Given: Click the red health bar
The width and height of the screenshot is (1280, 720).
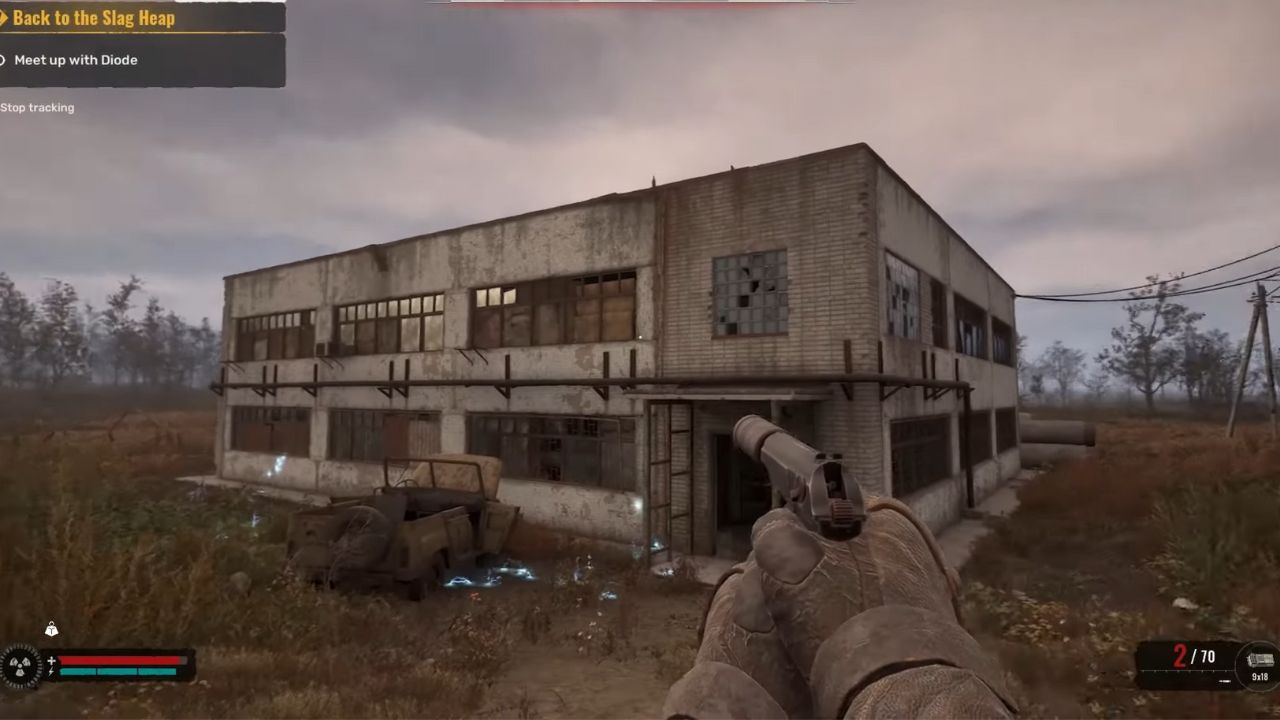Looking at the screenshot, I should click(120, 660).
